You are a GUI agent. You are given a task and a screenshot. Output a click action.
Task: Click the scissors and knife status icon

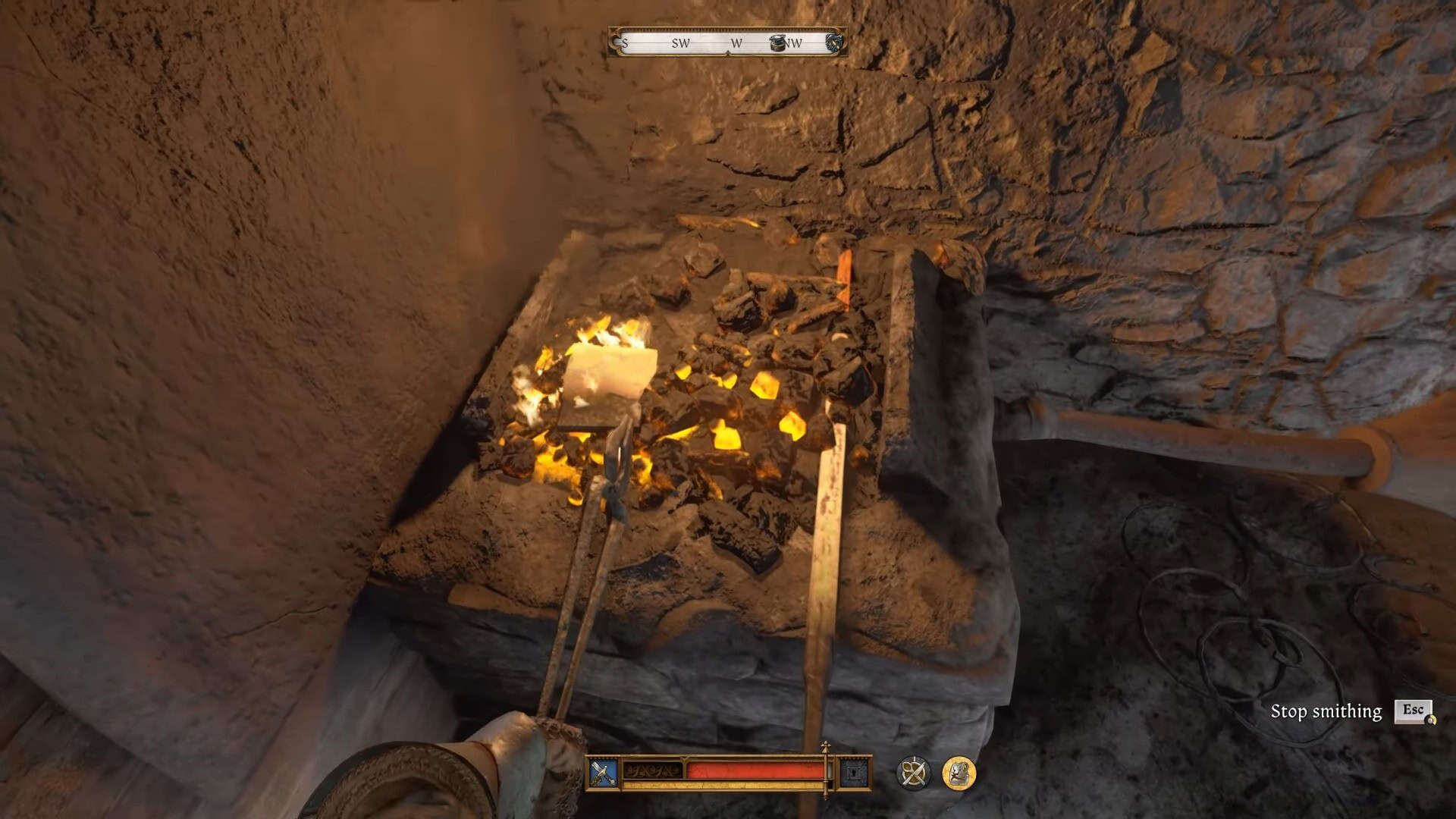coord(913,773)
